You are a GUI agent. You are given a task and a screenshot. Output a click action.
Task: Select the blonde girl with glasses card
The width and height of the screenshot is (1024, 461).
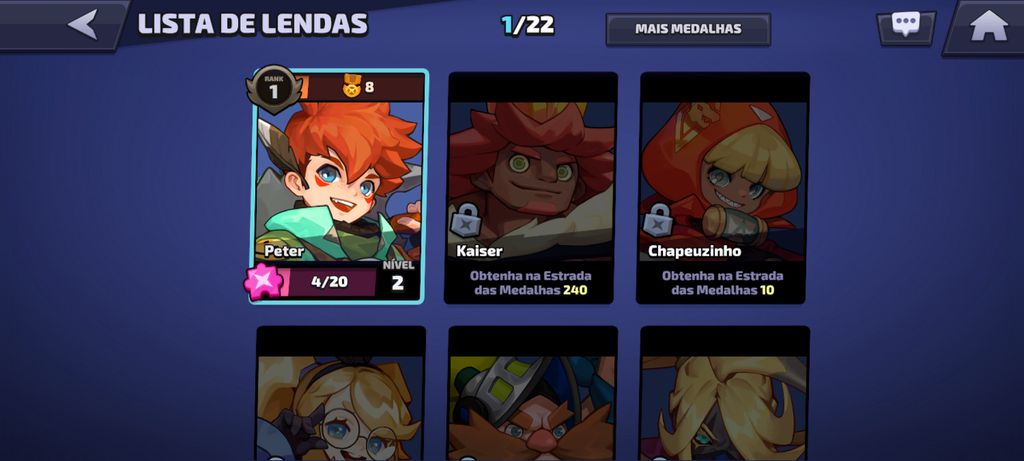pos(340,395)
